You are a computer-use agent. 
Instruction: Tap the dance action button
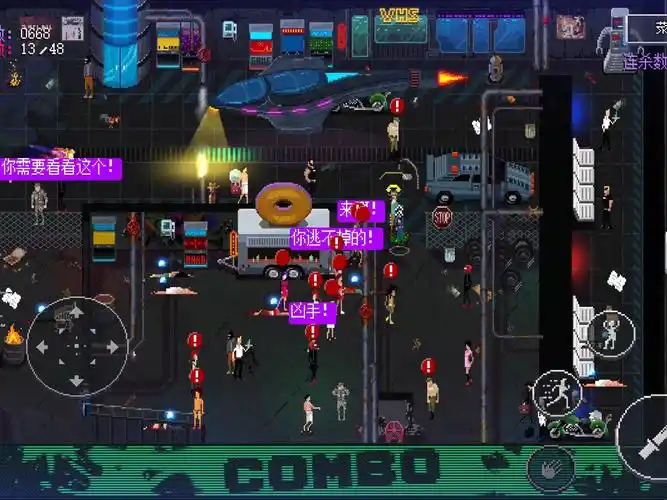click(x=611, y=332)
